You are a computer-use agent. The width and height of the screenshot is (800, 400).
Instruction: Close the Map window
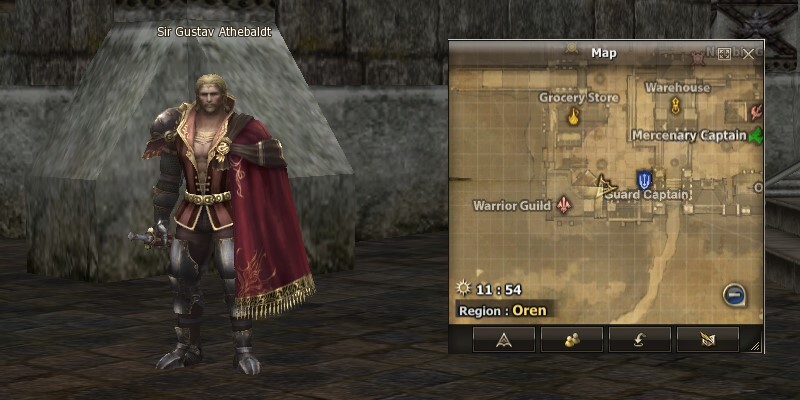[x=749, y=53]
